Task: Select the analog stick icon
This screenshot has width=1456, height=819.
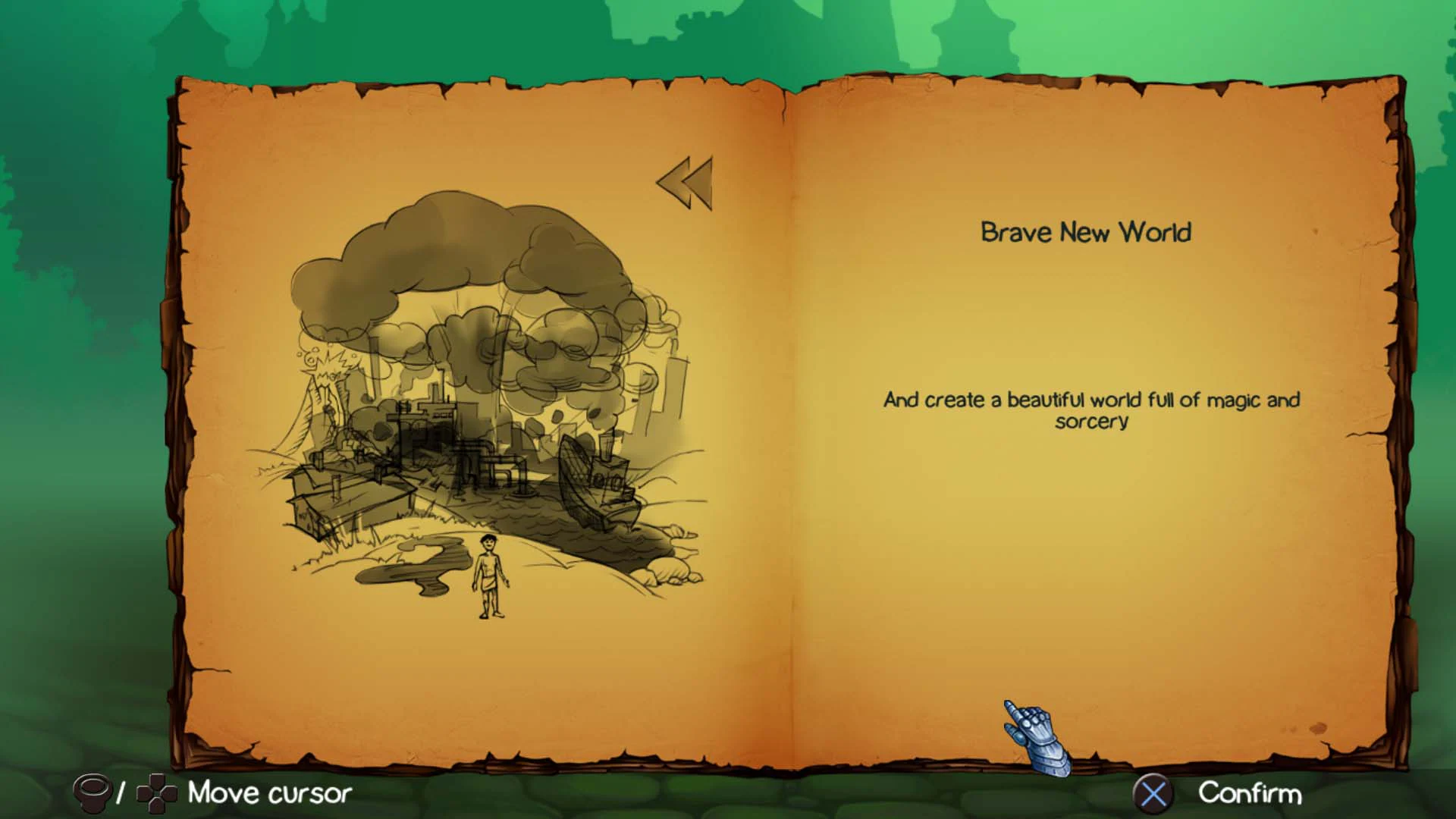Action: pyautogui.click(x=93, y=795)
